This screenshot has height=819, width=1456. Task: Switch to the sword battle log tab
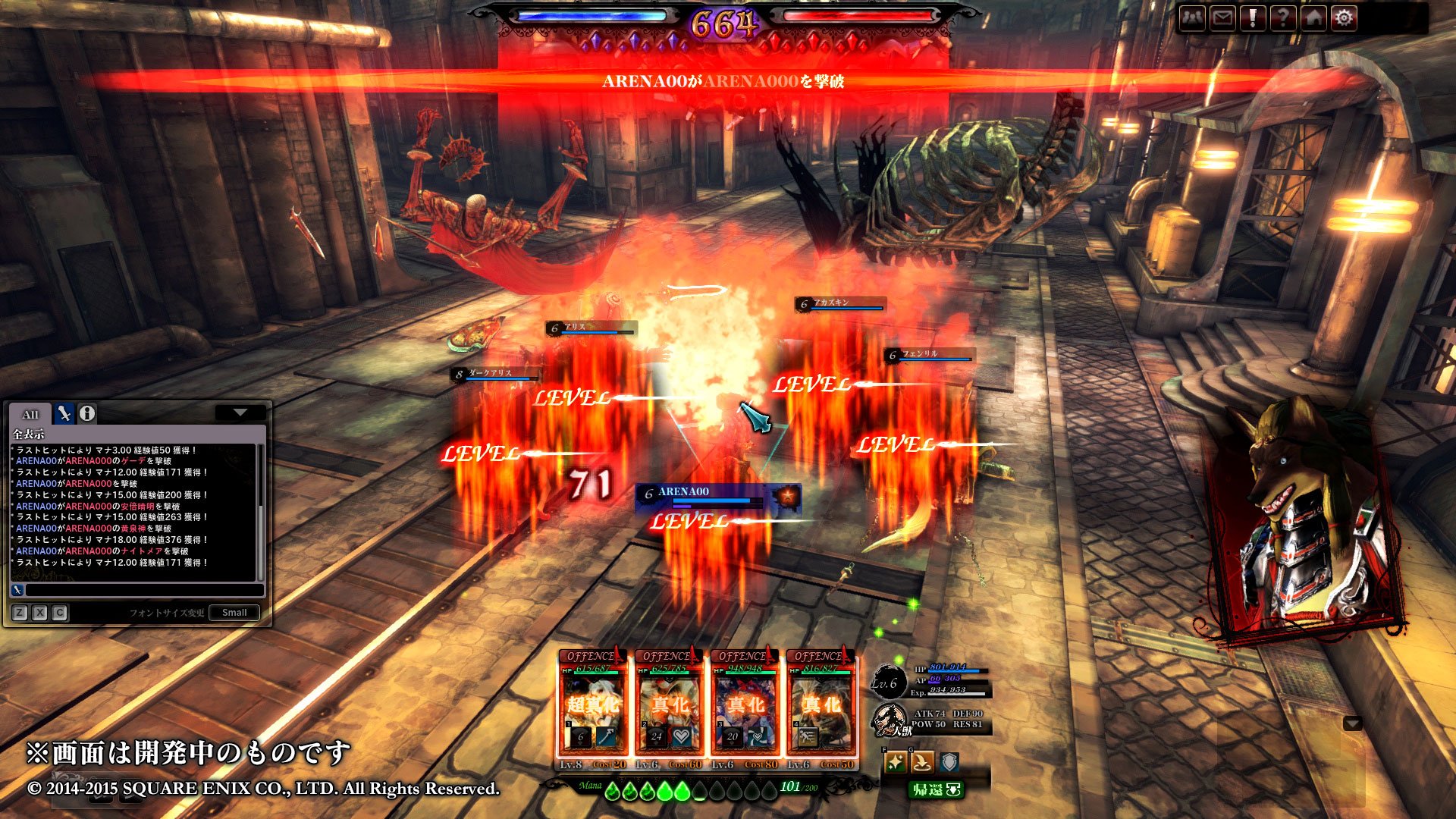coord(64,413)
